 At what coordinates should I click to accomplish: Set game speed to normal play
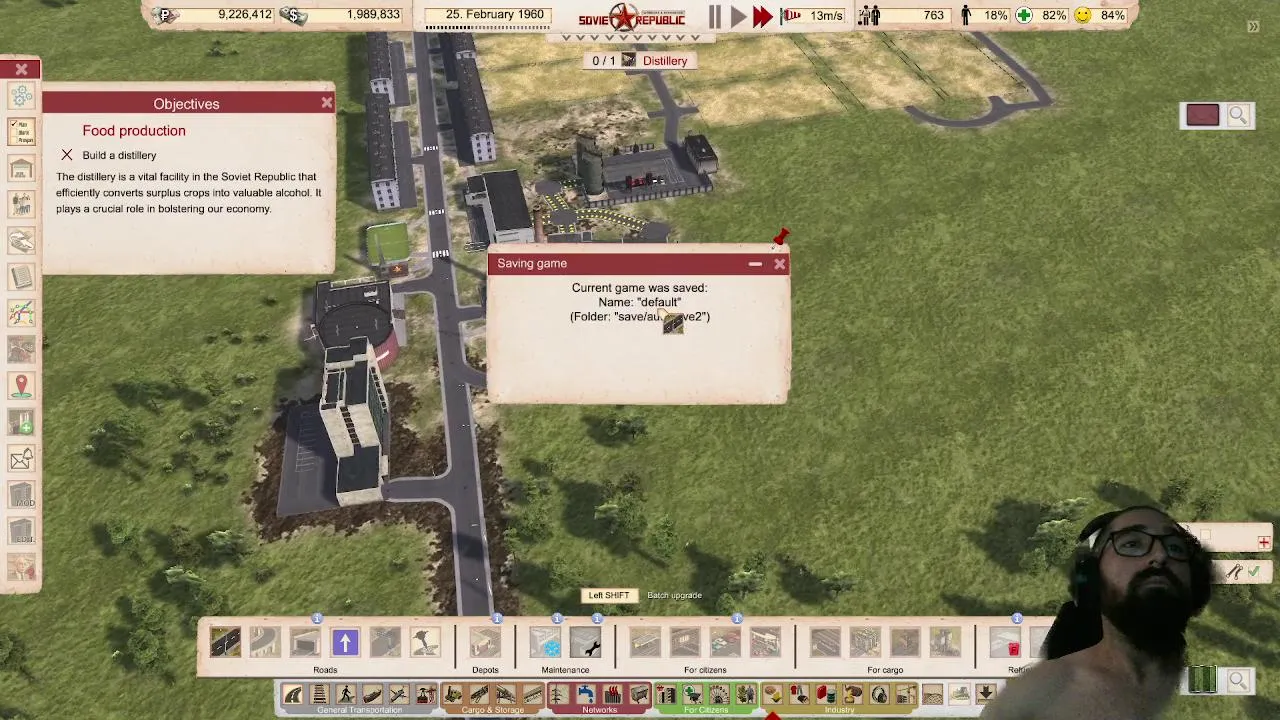click(738, 16)
